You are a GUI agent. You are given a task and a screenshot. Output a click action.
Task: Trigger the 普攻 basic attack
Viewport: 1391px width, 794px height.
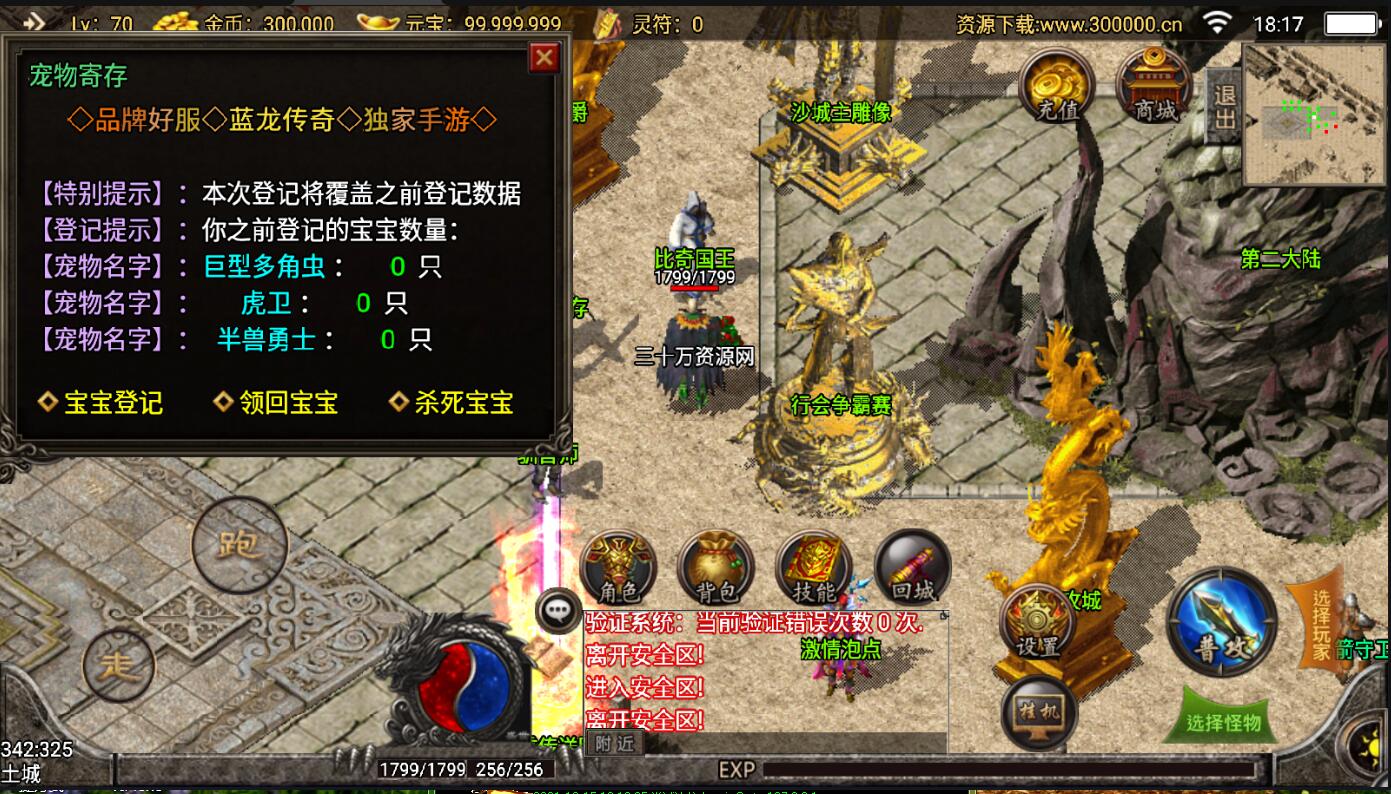(x=1222, y=622)
